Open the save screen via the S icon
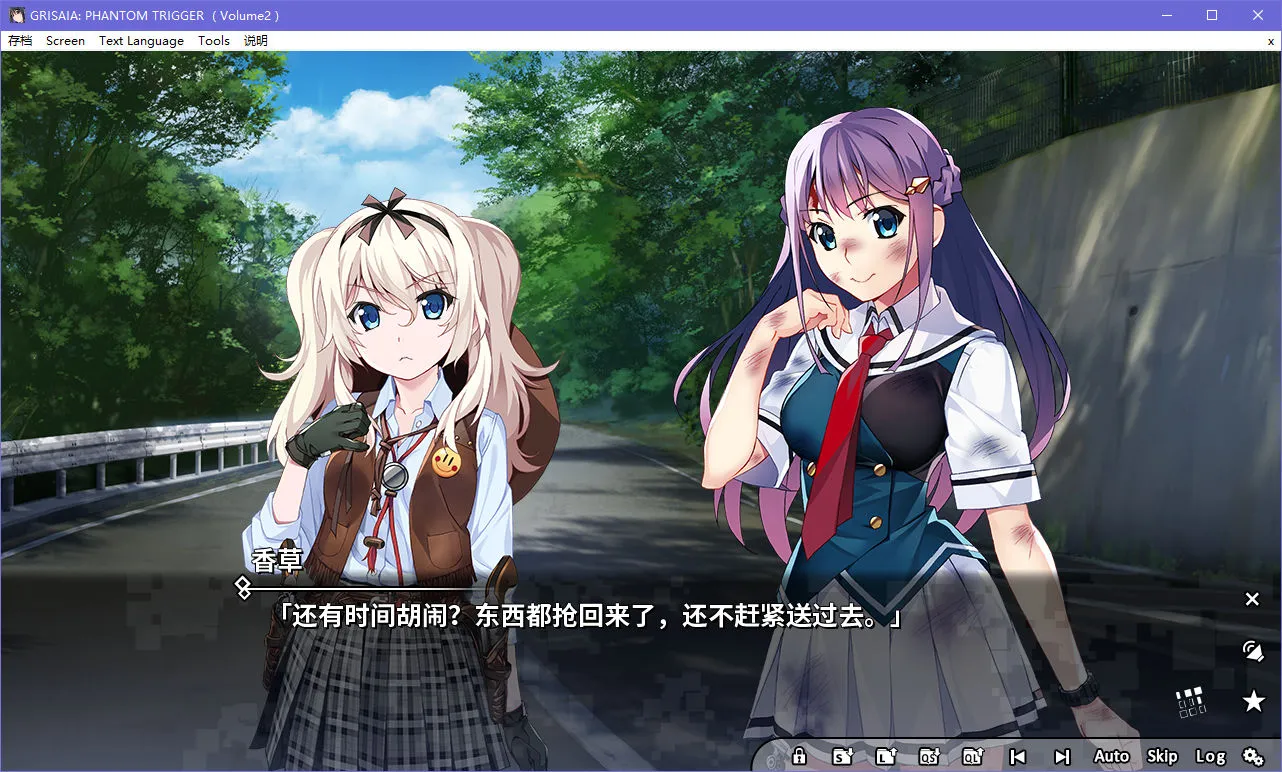The height and width of the screenshot is (772, 1282). click(842, 756)
